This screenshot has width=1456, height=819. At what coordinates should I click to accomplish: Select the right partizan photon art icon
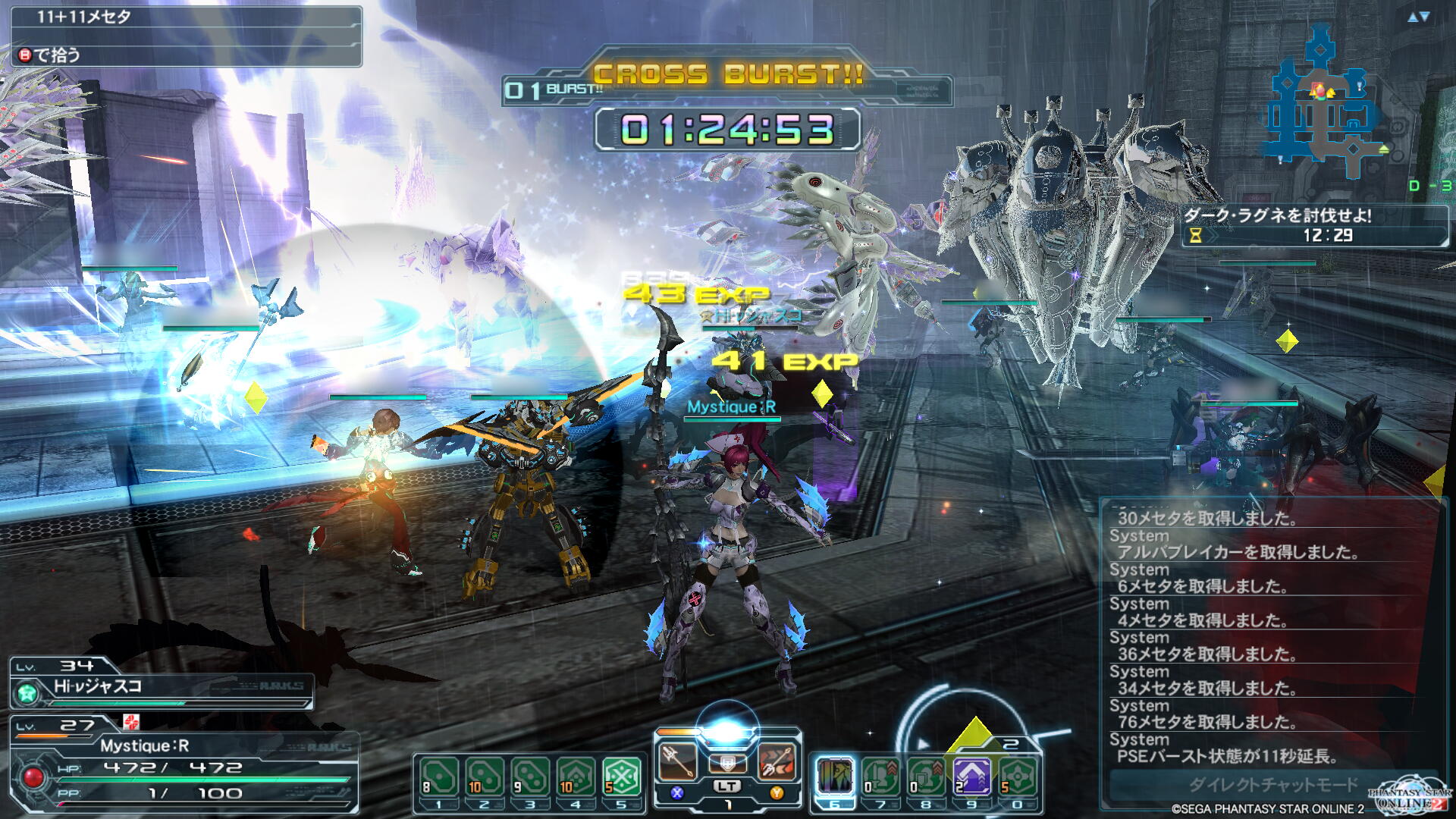[x=777, y=761]
